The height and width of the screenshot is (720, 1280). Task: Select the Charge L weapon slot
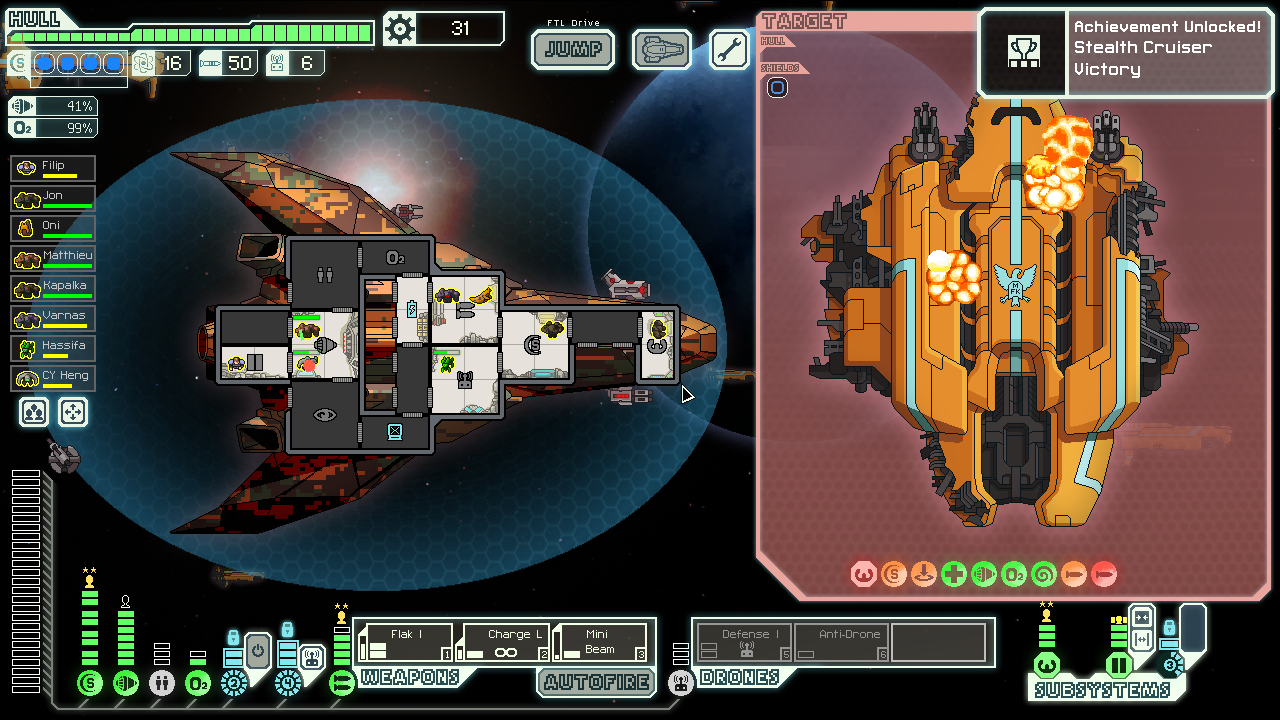[503, 642]
